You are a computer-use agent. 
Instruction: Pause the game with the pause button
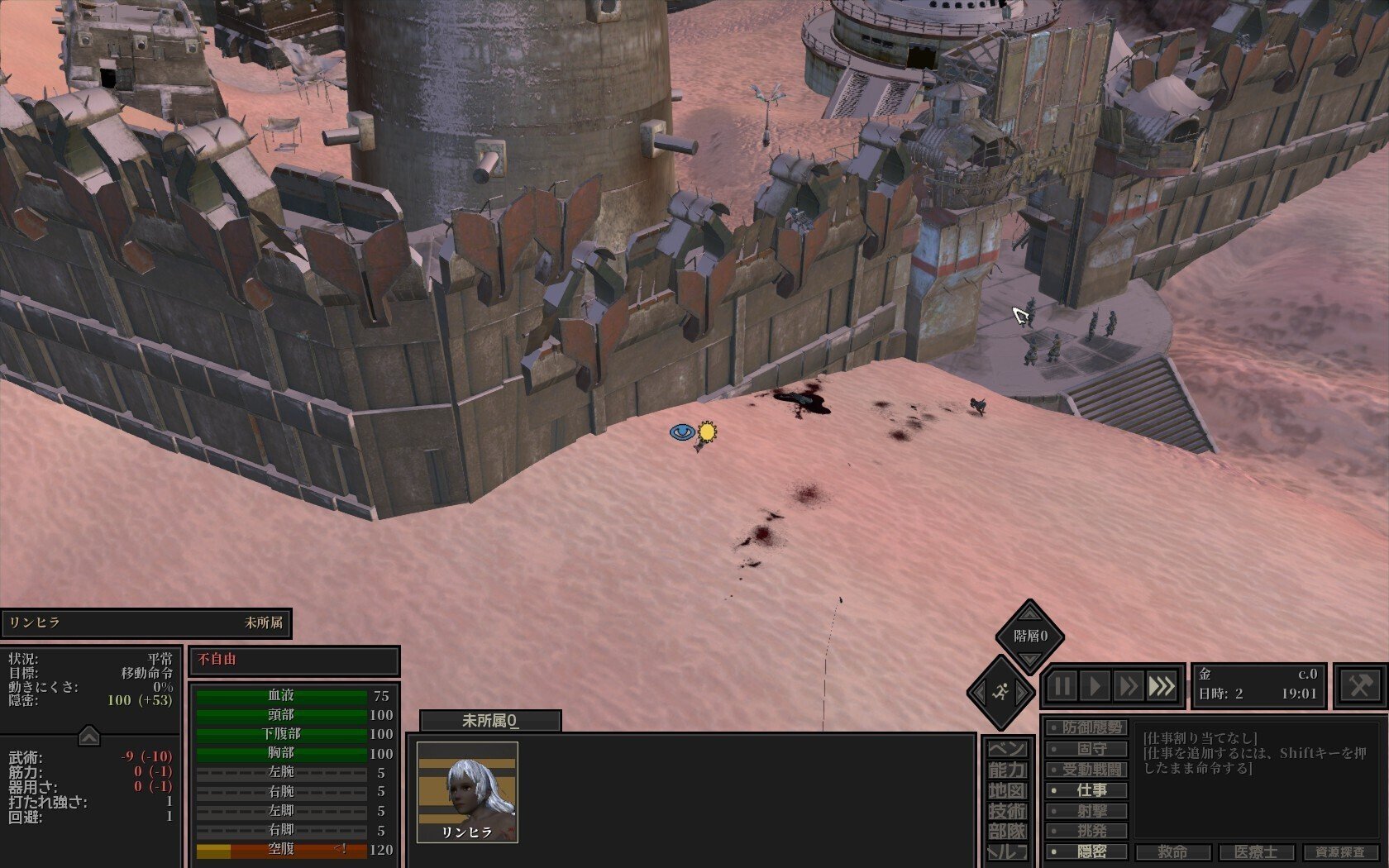point(1062,686)
